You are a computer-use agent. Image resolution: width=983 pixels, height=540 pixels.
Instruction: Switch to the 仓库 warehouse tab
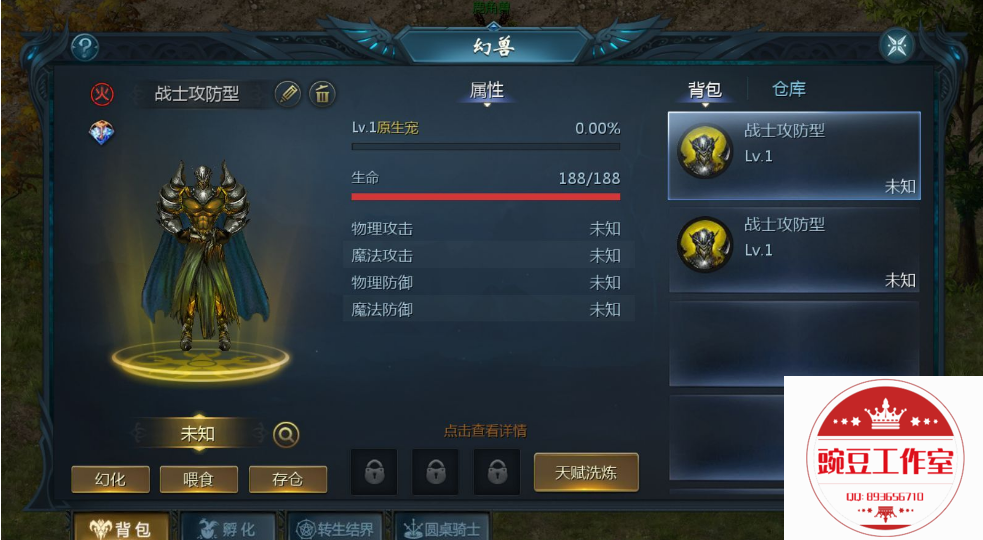click(789, 89)
